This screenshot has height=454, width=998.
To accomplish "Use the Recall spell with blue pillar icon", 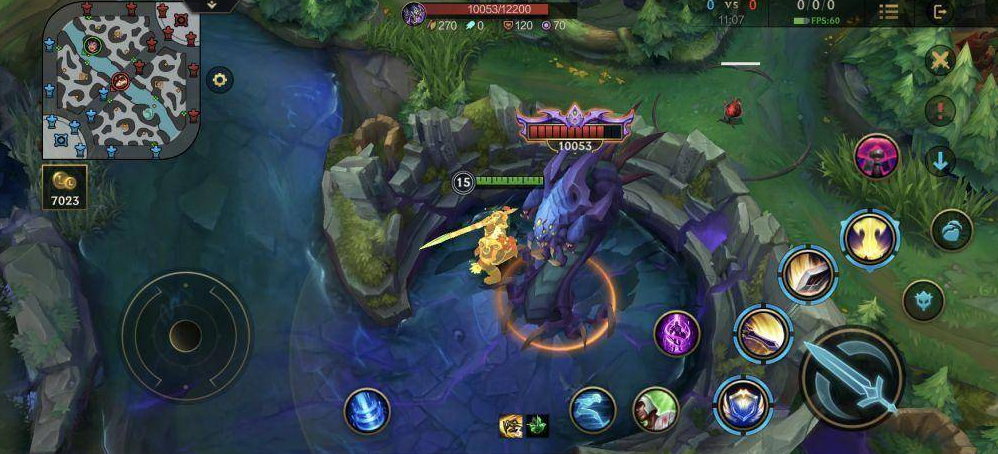I will (367, 411).
